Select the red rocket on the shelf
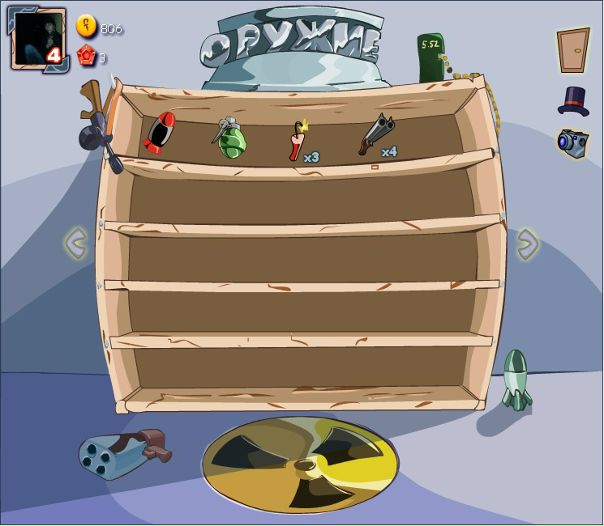The height and width of the screenshot is (526, 604). tap(160, 132)
